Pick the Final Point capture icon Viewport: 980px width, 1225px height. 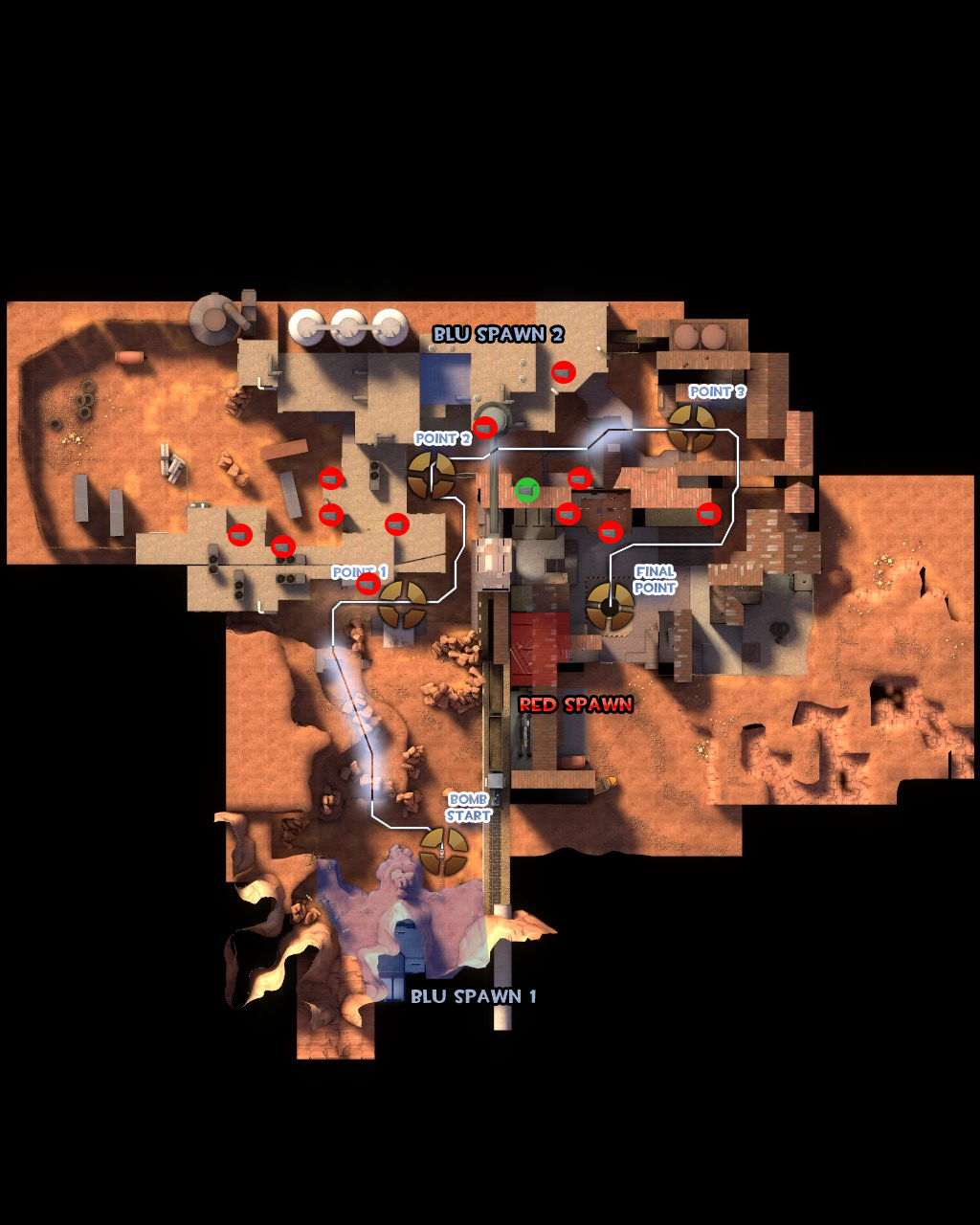pyautogui.click(x=610, y=606)
